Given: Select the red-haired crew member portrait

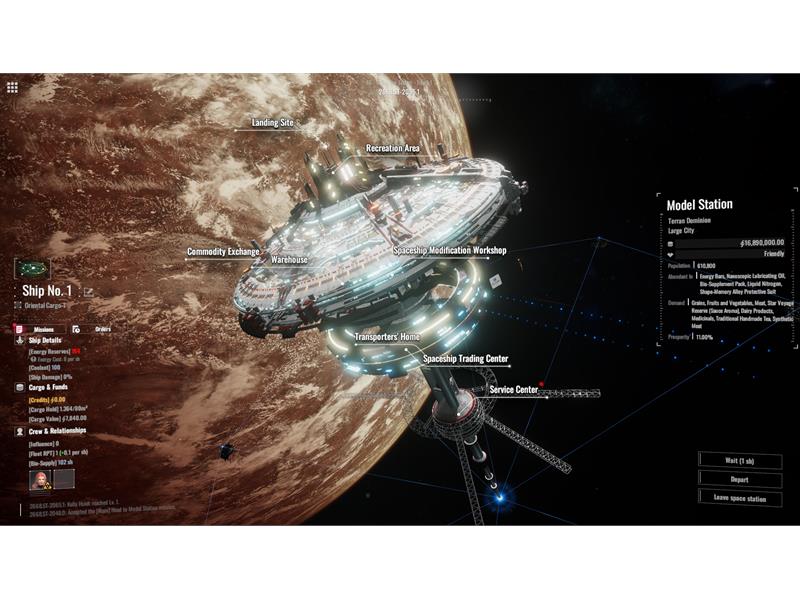Looking at the screenshot, I should click(x=40, y=480).
